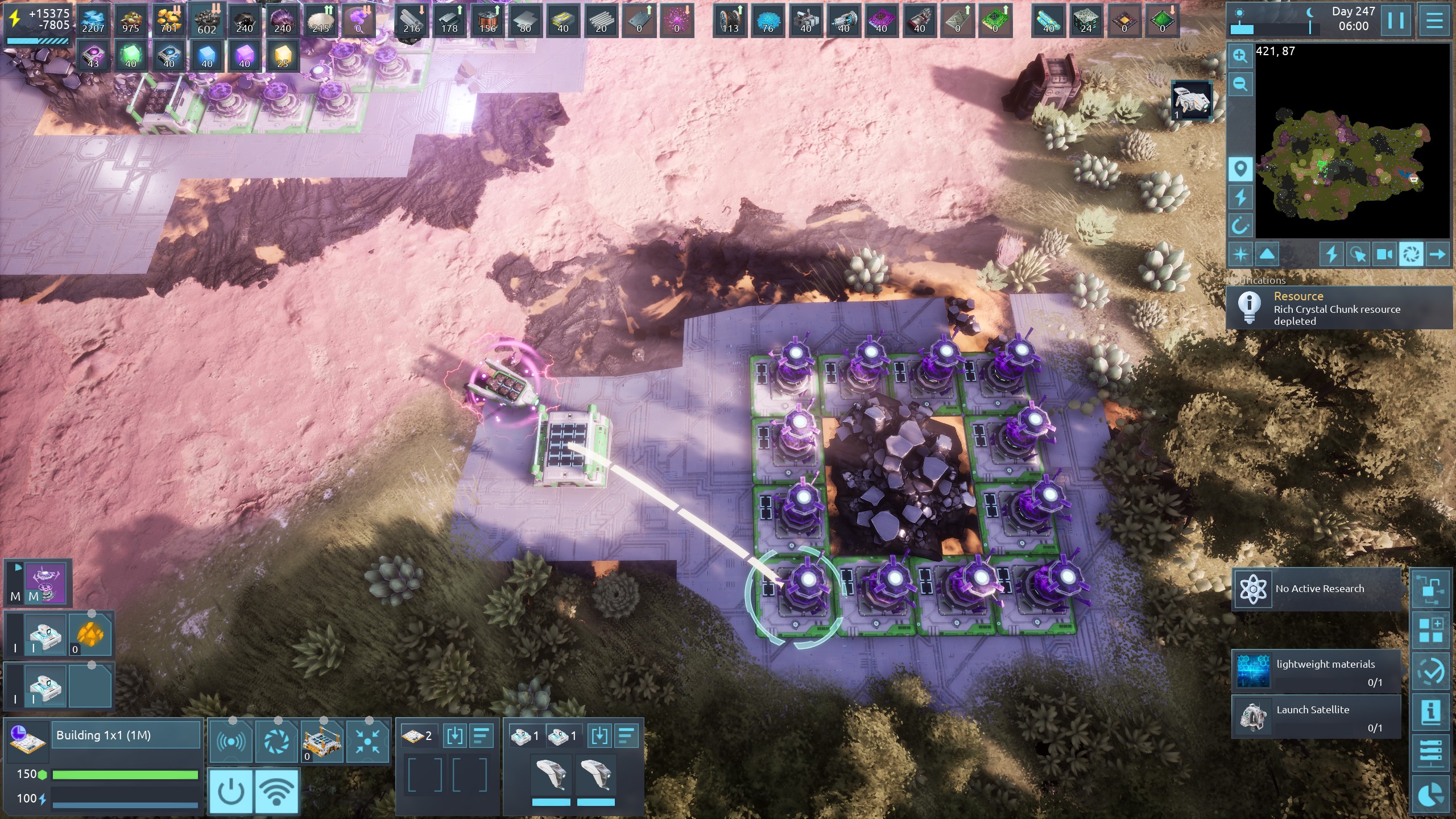Open the No Active Research panel
Viewport: 1456px width, 819px height.
point(1317,589)
